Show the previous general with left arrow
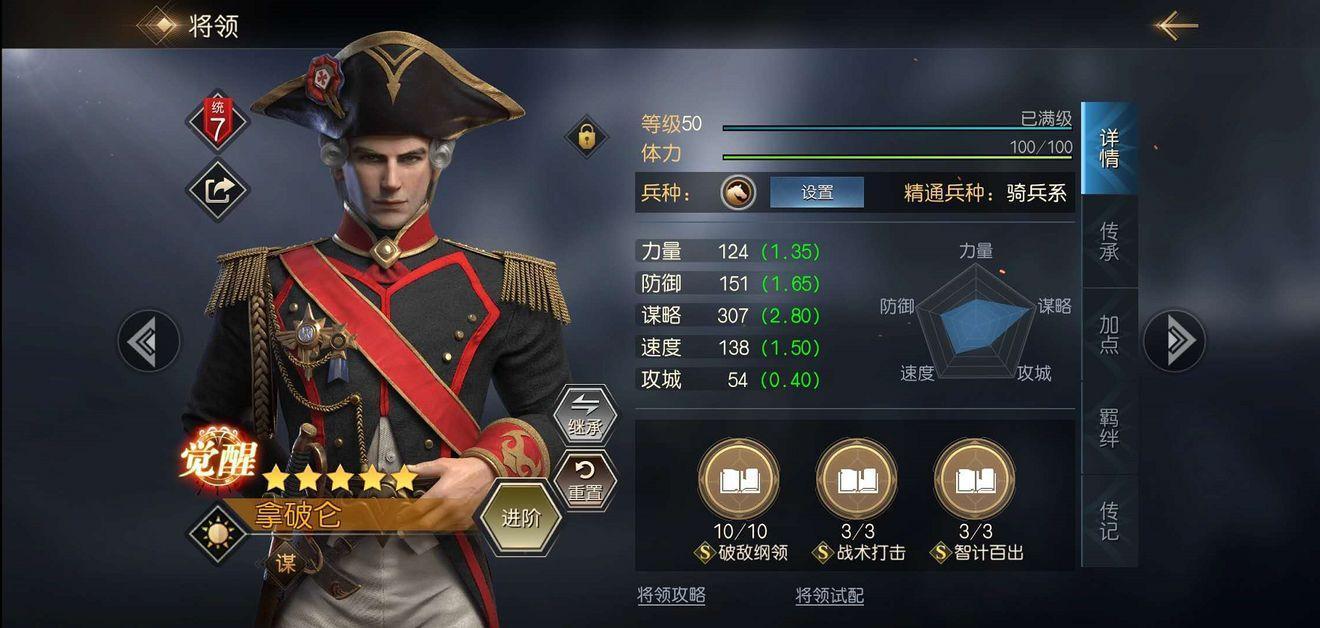This screenshot has width=1320, height=628. pos(149,341)
